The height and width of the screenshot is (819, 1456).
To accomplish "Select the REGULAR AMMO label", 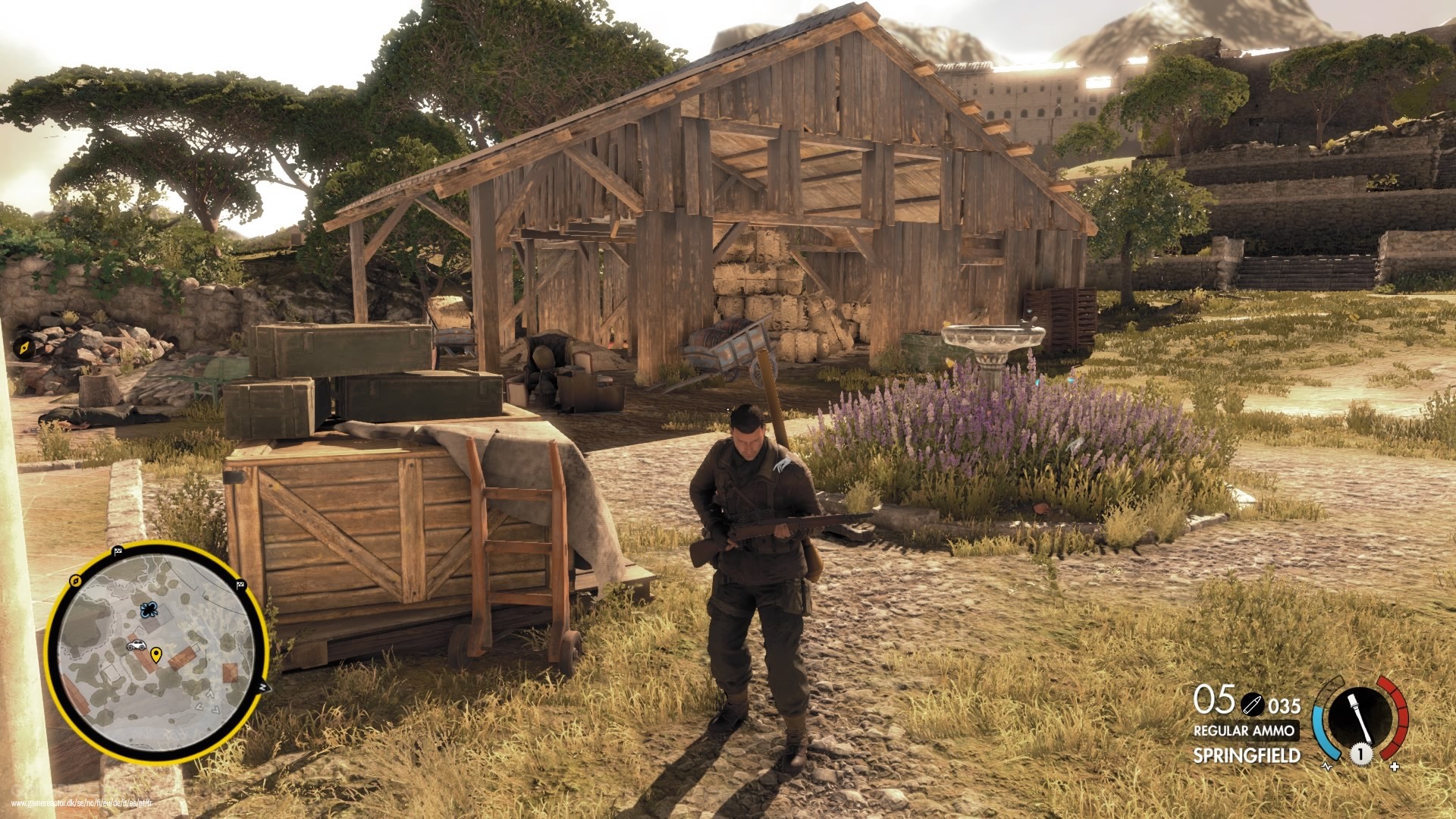I will coord(1245,730).
